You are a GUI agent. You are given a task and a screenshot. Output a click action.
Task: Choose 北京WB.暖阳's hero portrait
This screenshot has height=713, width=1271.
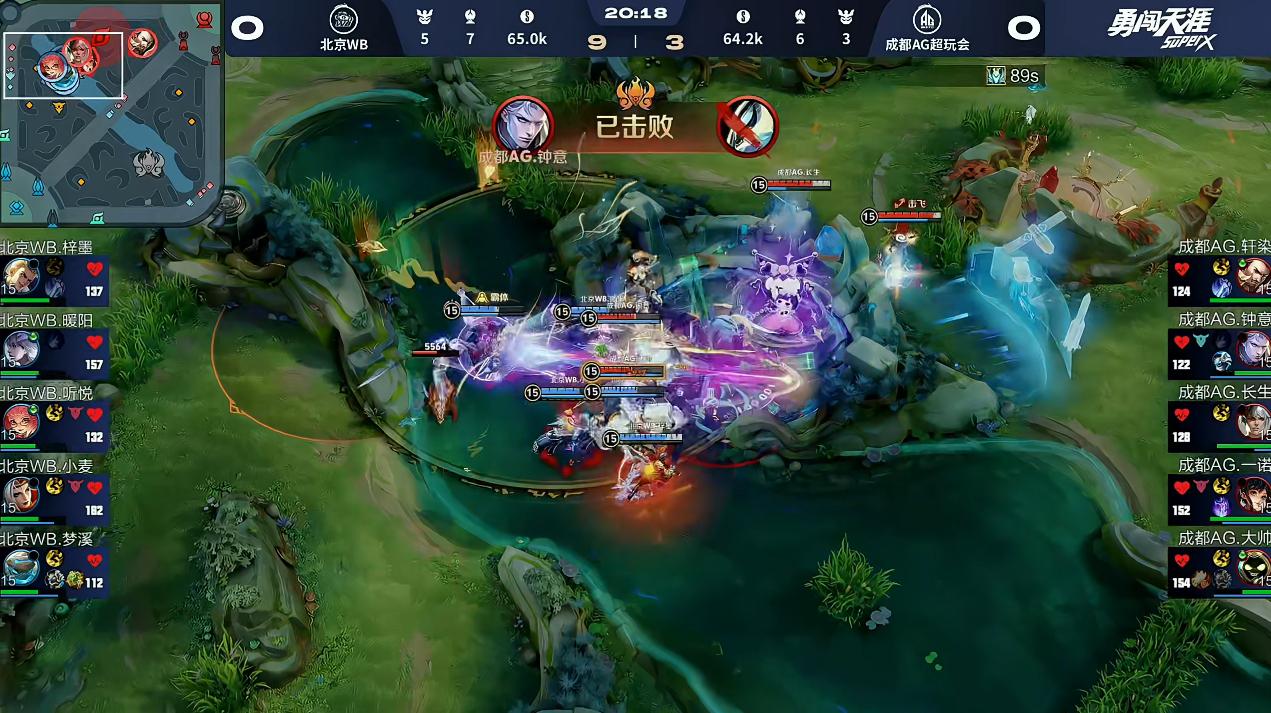20,349
